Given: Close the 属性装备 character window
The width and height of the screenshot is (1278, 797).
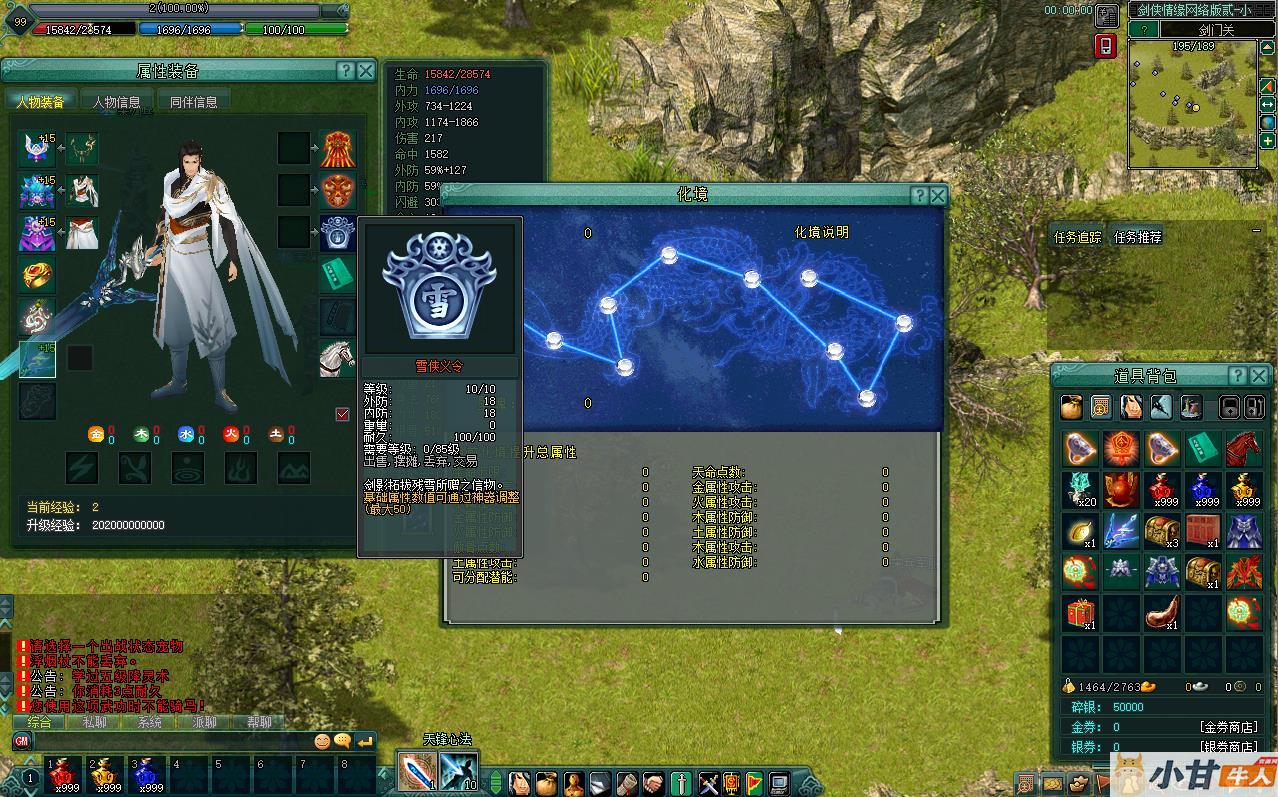Looking at the screenshot, I should (x=366, y=71).
